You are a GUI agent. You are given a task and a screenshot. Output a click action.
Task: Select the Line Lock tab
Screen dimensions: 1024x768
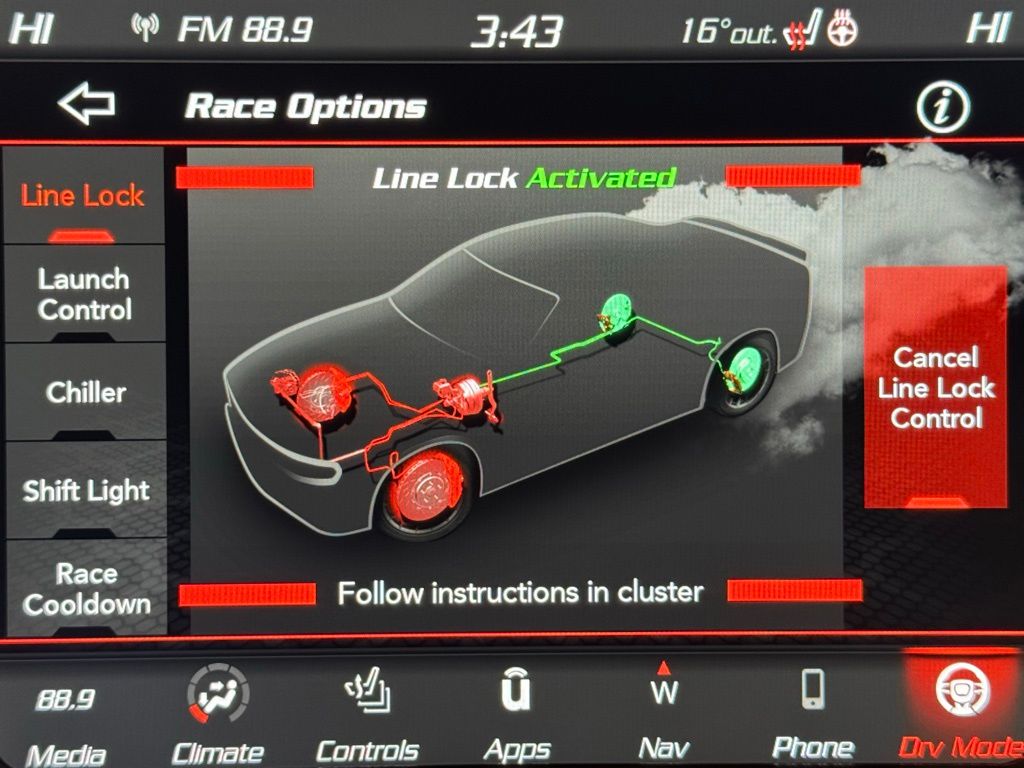[x=83, y=197]
